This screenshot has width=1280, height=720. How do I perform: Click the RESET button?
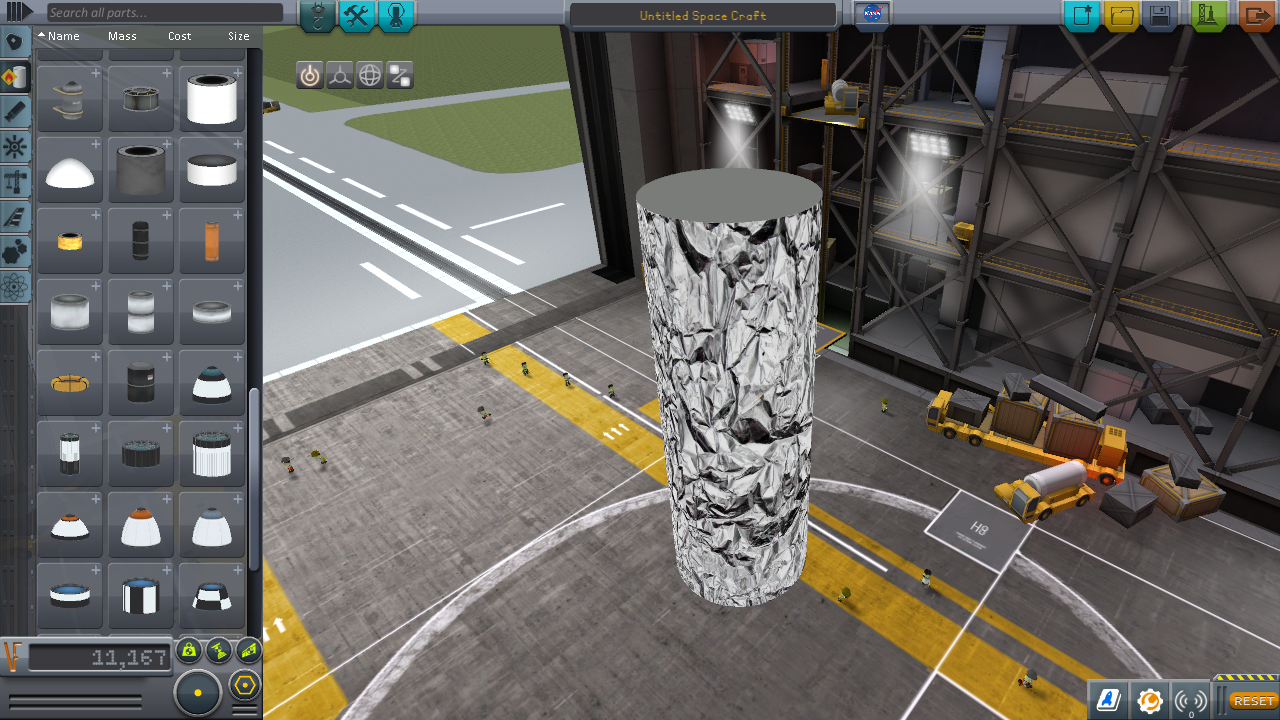(1253, 701)
